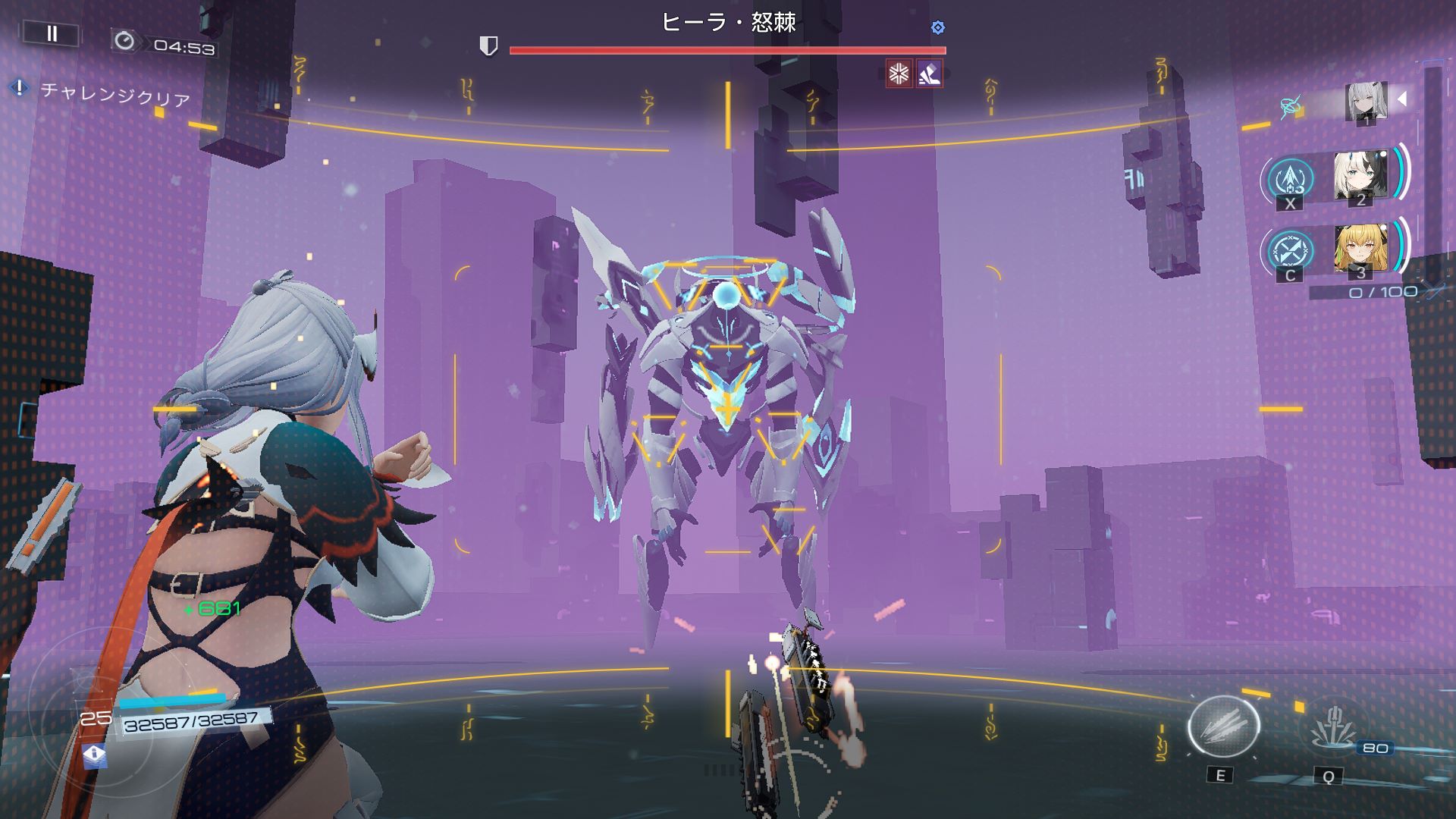Click the blue gear icon beside boss name

(x=938, y=28)
